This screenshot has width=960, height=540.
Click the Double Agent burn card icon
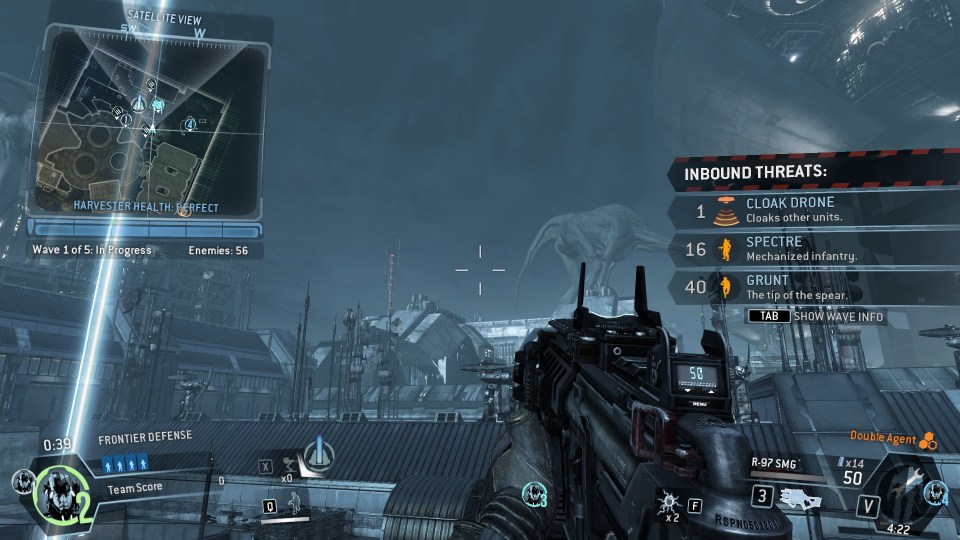click(927, 438)
